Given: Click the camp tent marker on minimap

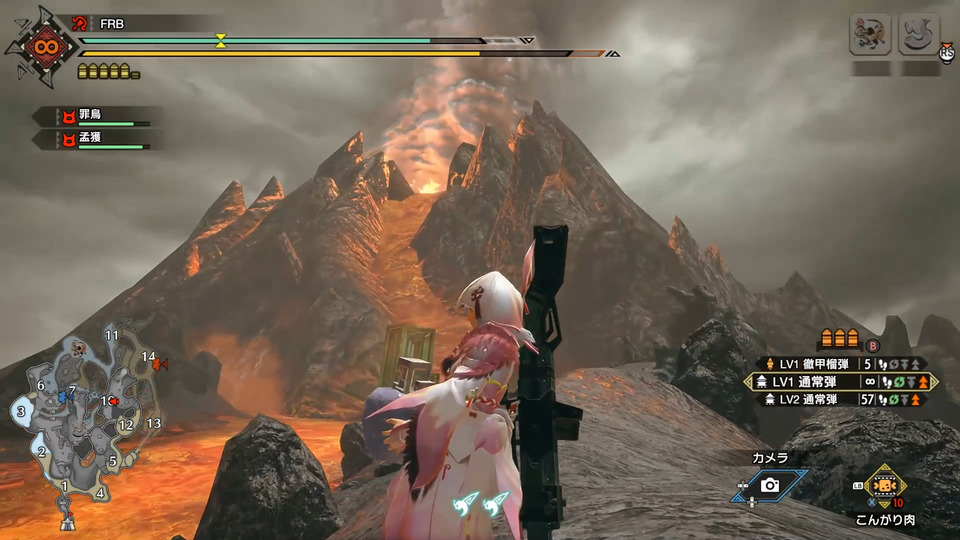Looking at the screenshot, I should point(67,520).
